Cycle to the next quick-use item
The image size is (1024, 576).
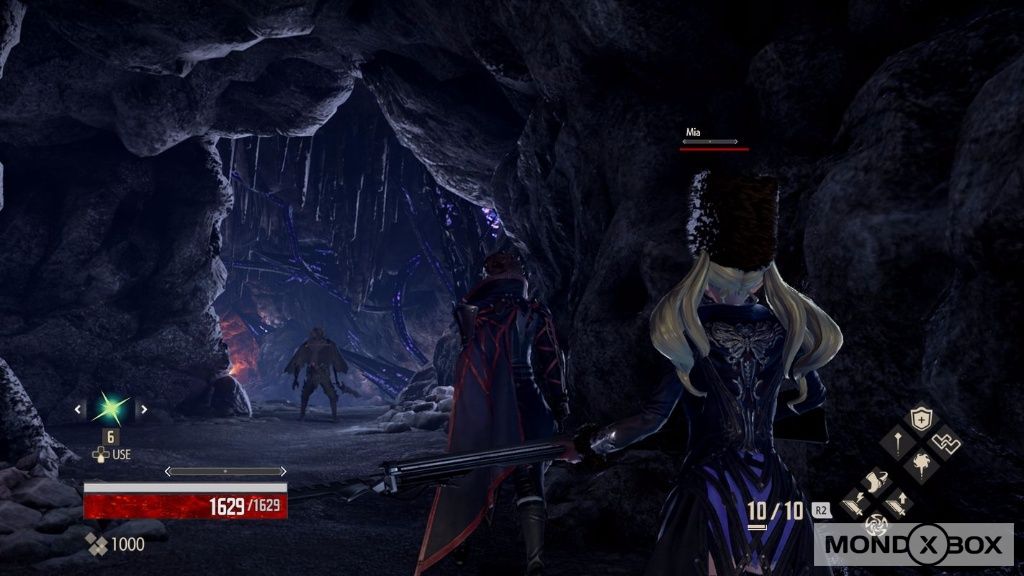click(144, 408)
